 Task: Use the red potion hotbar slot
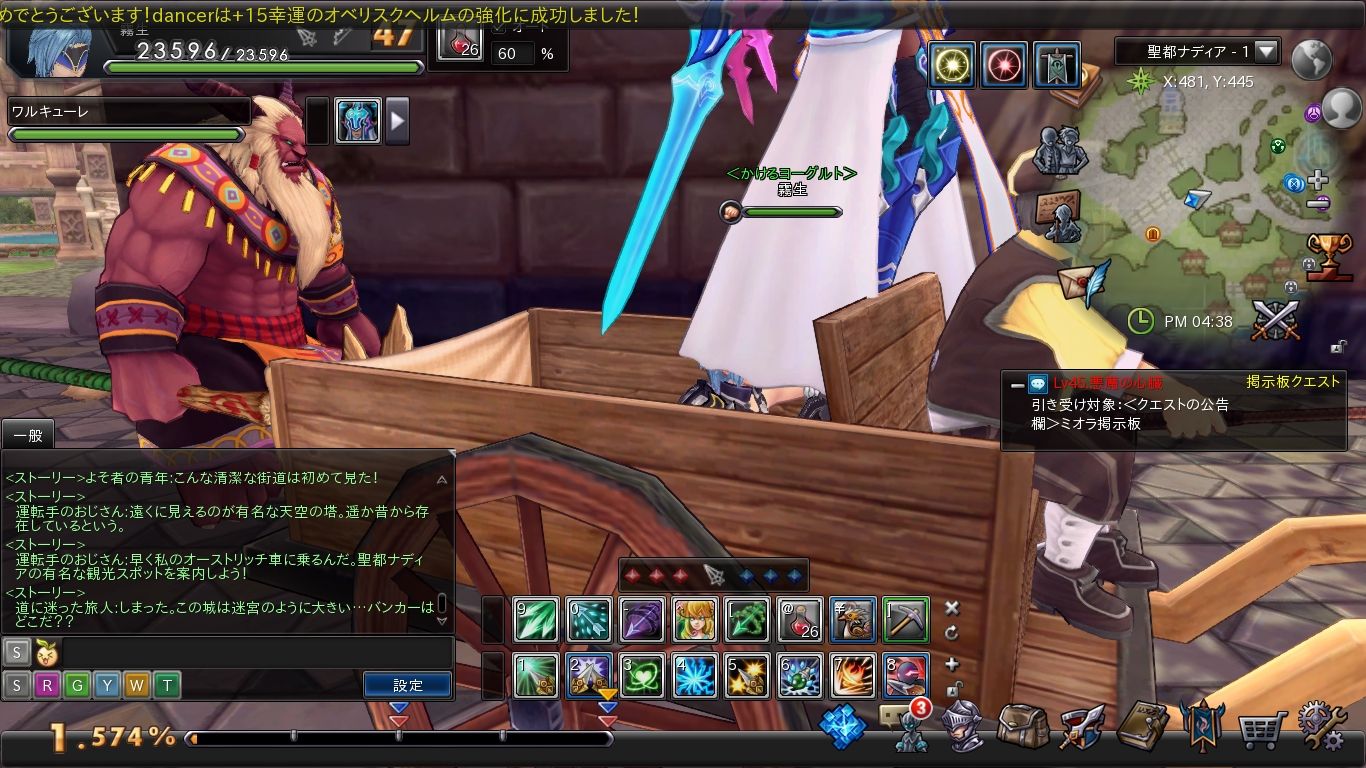click(800, 620)
